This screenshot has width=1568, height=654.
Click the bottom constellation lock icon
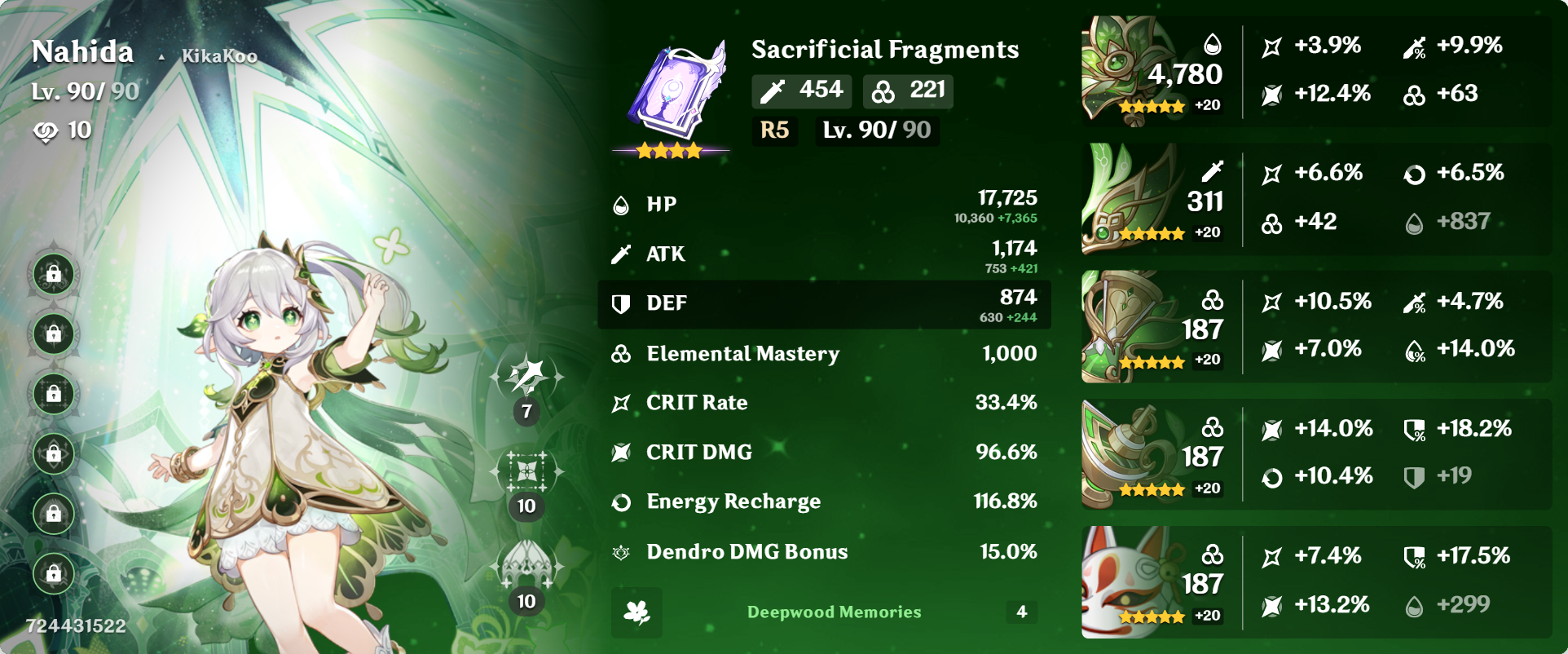click(x=52, y=574)
